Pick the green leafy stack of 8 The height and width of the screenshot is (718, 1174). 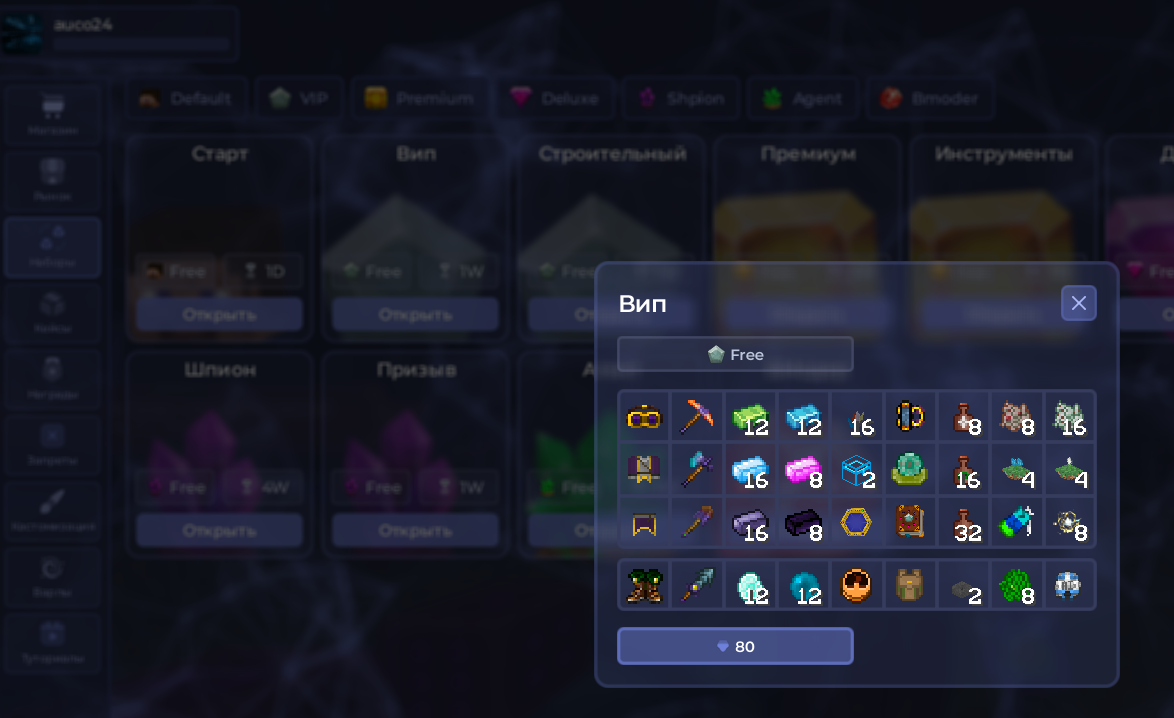(x=1015, y=585)
